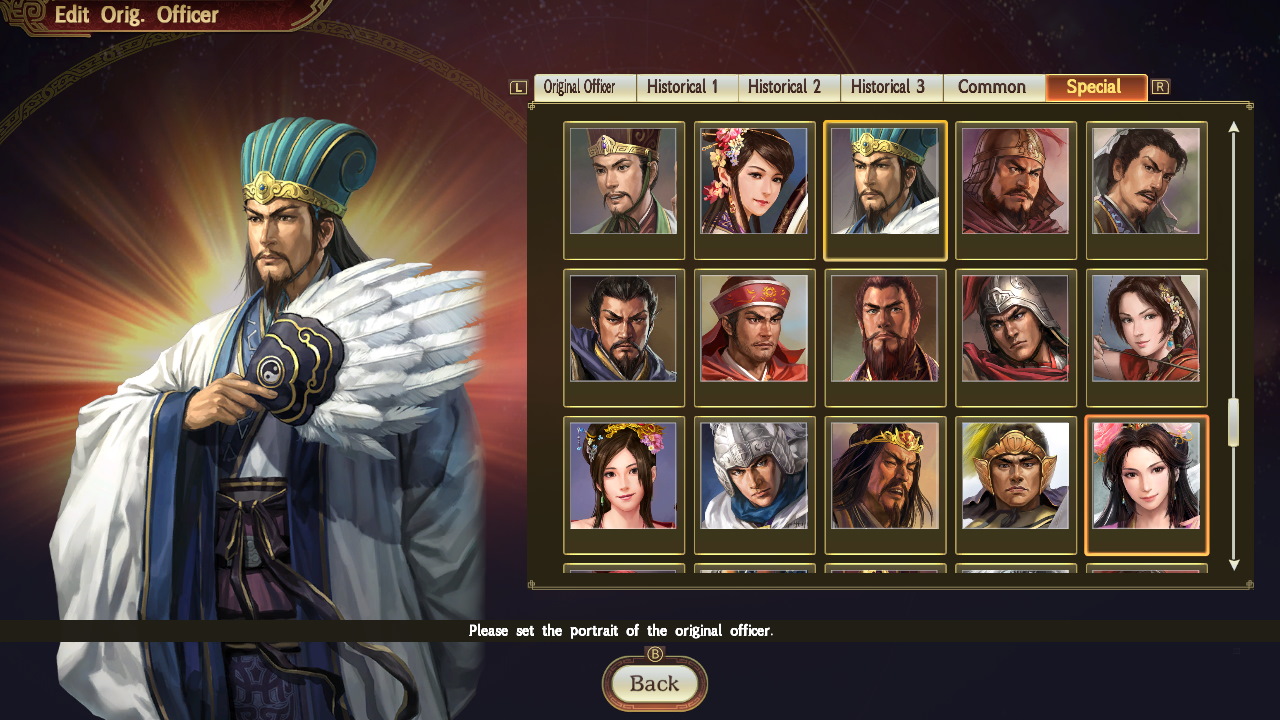This screenshot has width=1280, height=720.
Task: Re-select the highlighted Special tab
Action: 1096,87
